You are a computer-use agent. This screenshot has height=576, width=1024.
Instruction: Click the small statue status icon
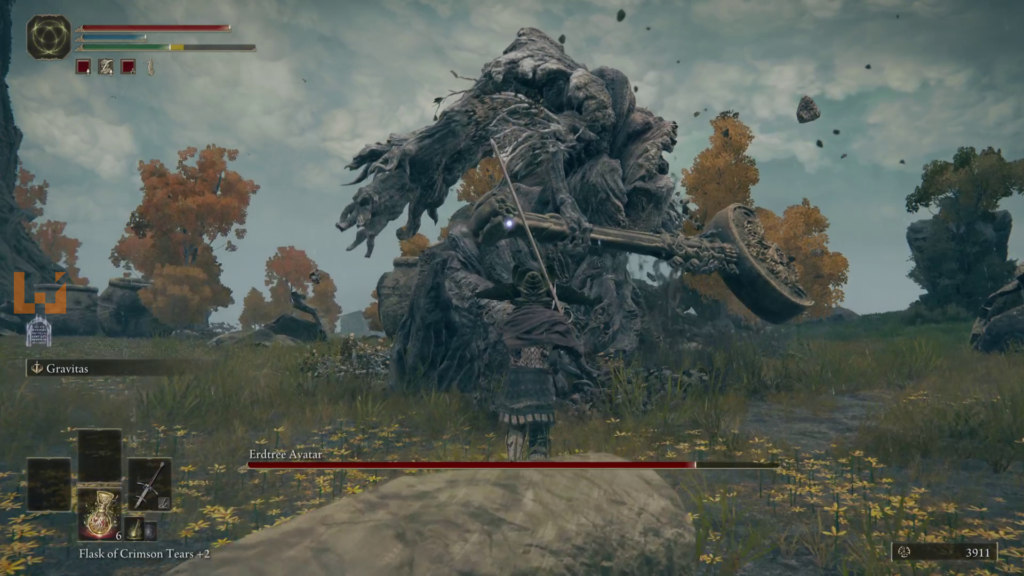151,67
